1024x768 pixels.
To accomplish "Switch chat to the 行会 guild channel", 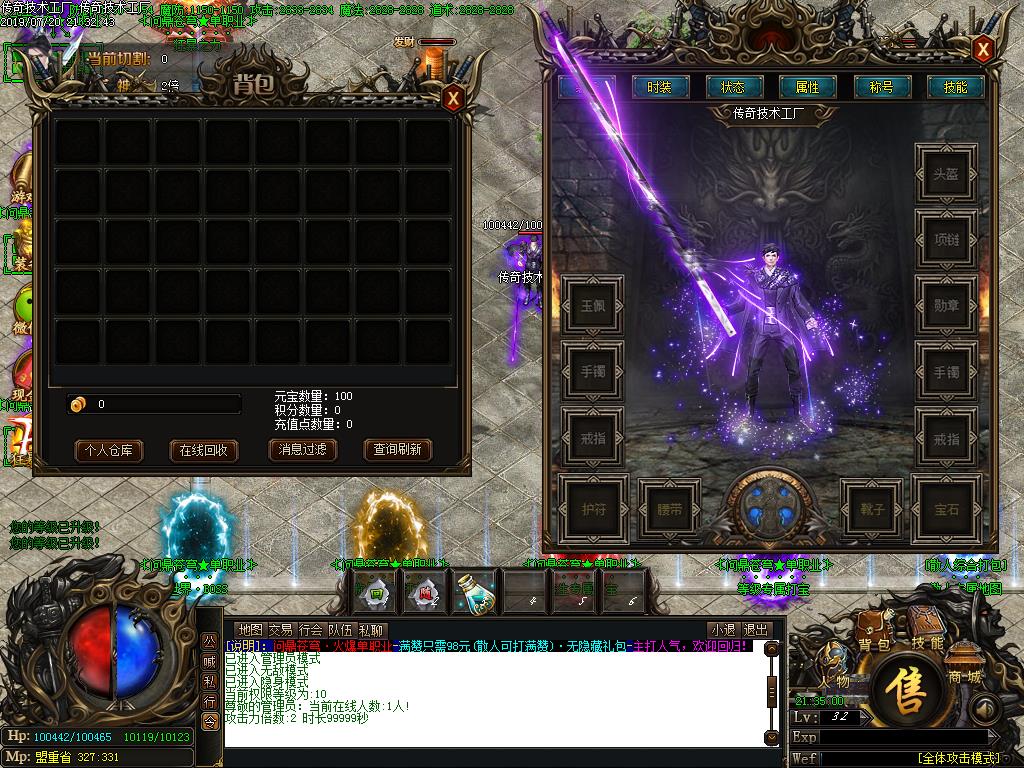I will click(311, 630).
